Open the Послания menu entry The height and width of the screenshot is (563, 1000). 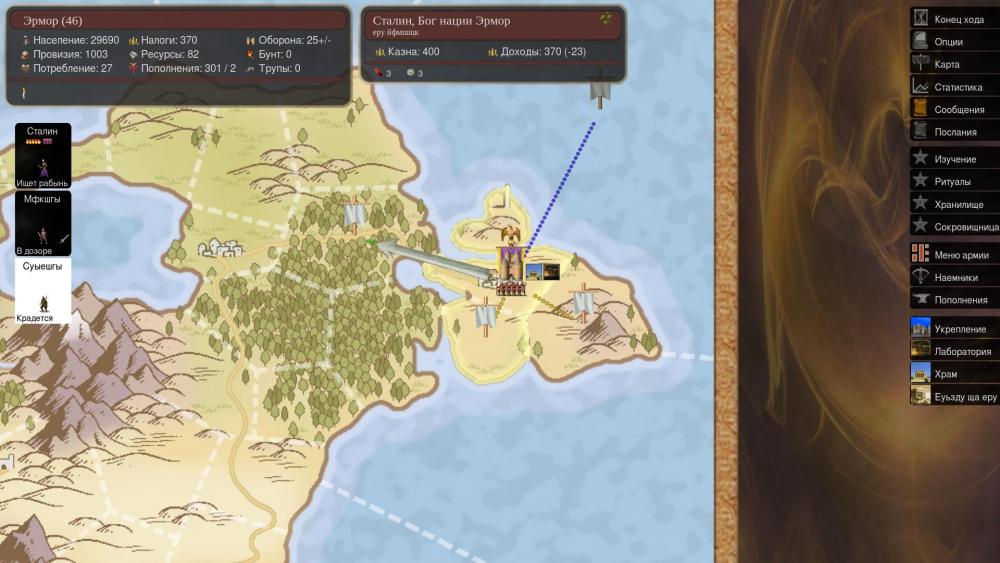coord(955,131)
